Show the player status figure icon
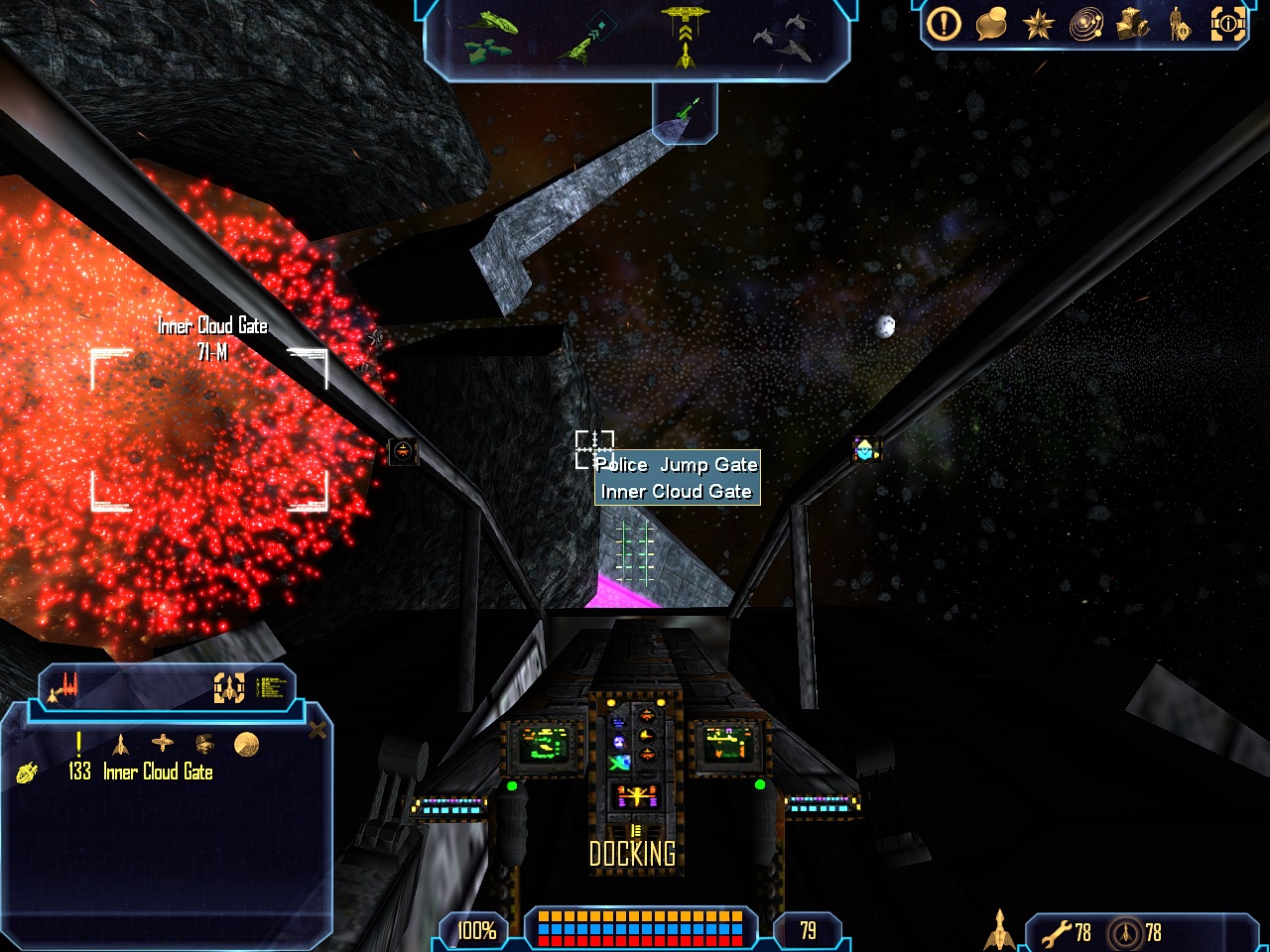The height and width of the screenshot is (952, 1270). [x=1180, y=25]
